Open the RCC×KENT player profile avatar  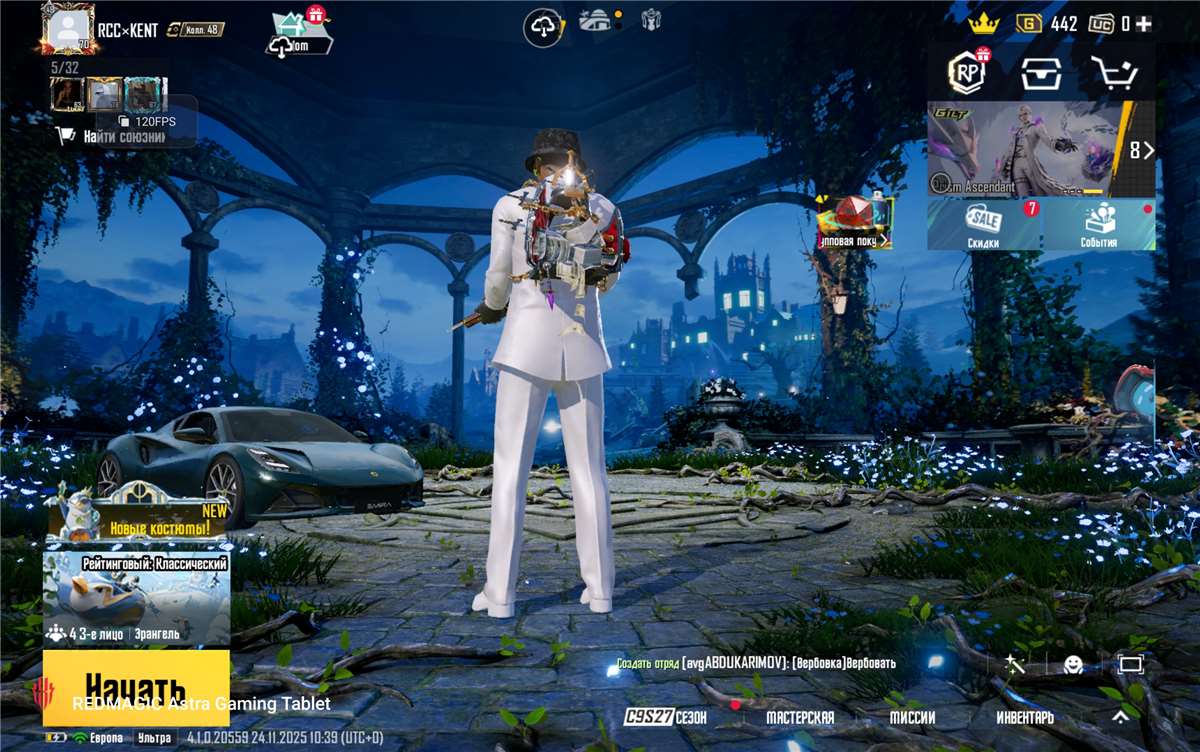click(x=68, y=29)
